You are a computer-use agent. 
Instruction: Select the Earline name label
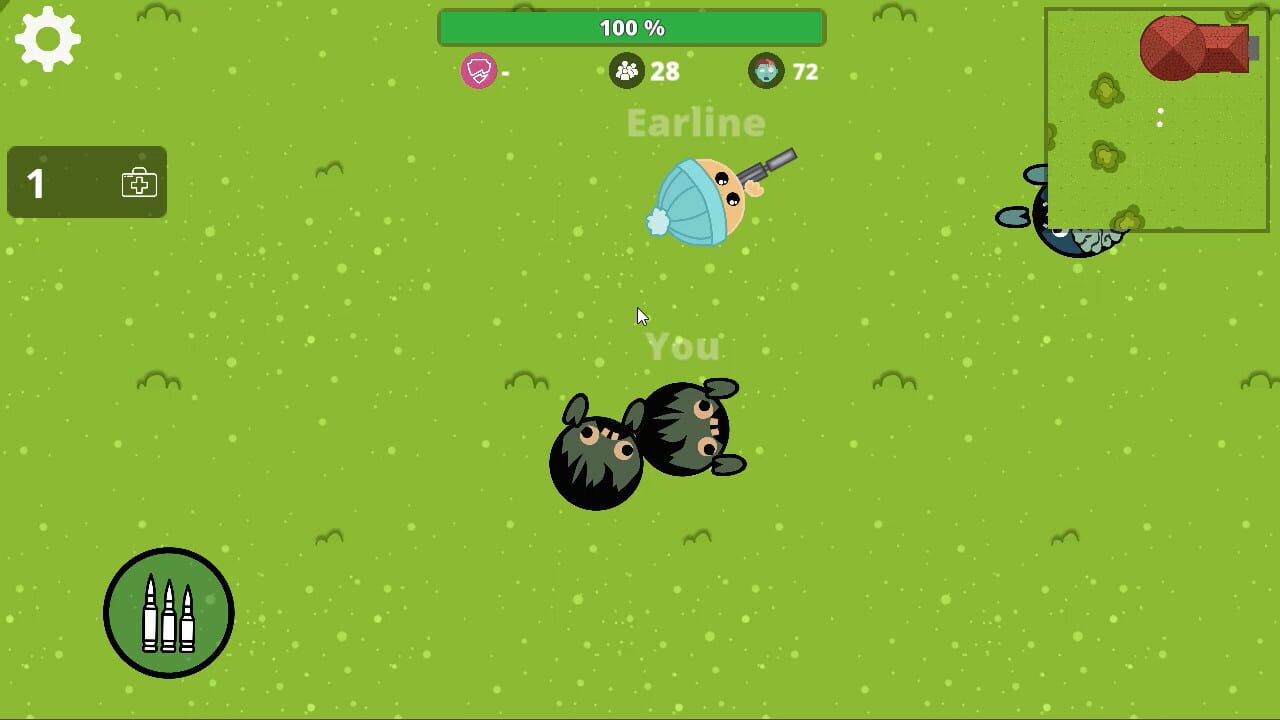coord(695,123)
